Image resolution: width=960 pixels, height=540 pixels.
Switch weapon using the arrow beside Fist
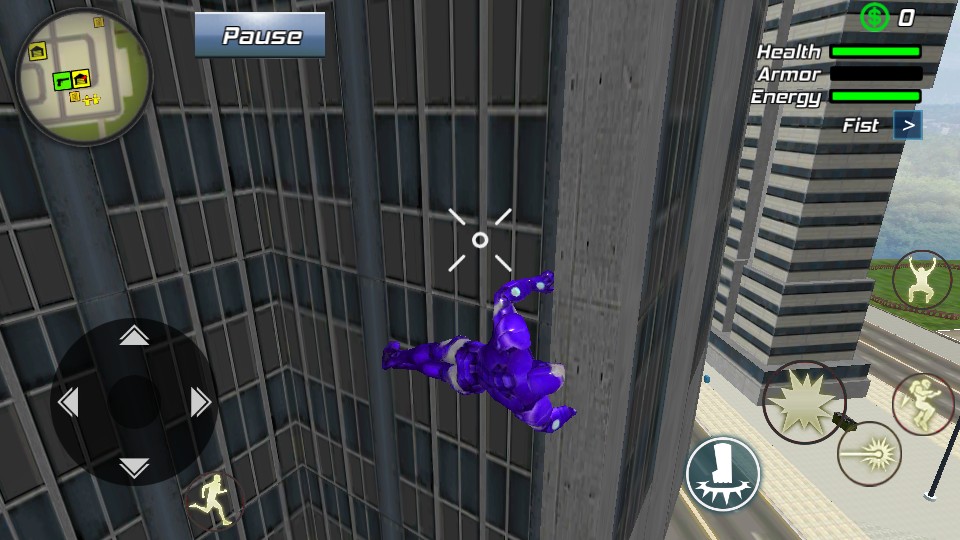(907, 125)
